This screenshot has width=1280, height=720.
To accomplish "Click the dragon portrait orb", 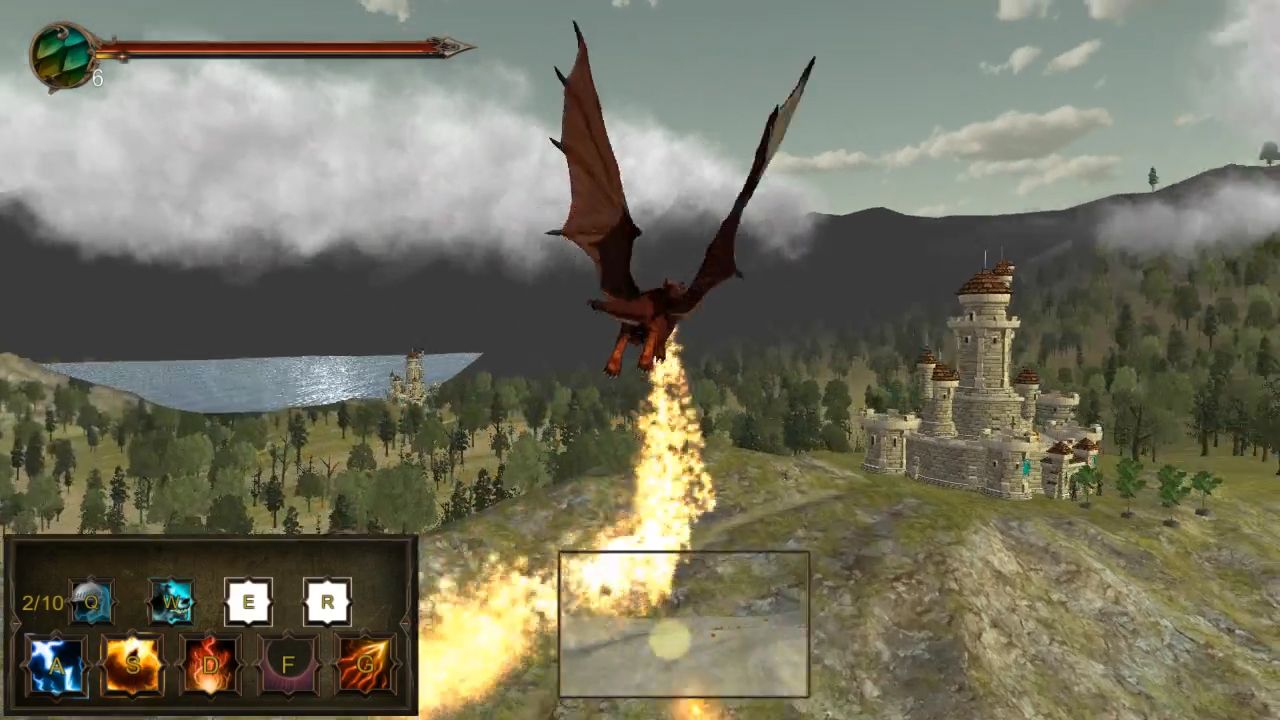I will coord(62,56).
